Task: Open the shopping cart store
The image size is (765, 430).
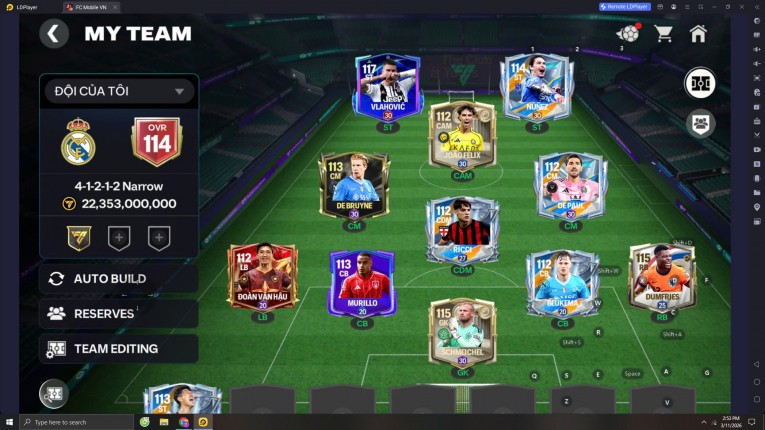Action: tap(663, 34)
